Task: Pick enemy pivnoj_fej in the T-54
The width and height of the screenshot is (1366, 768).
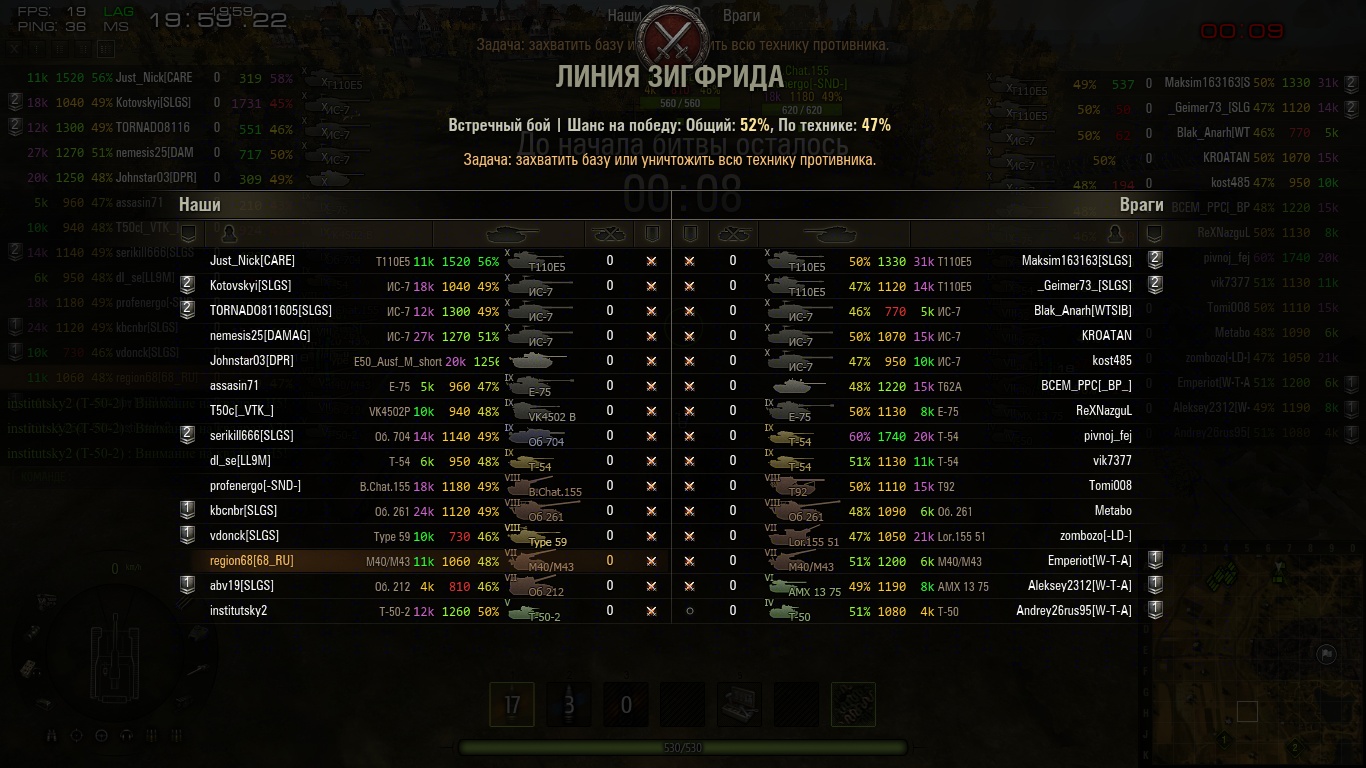Action: point(1107,436)
